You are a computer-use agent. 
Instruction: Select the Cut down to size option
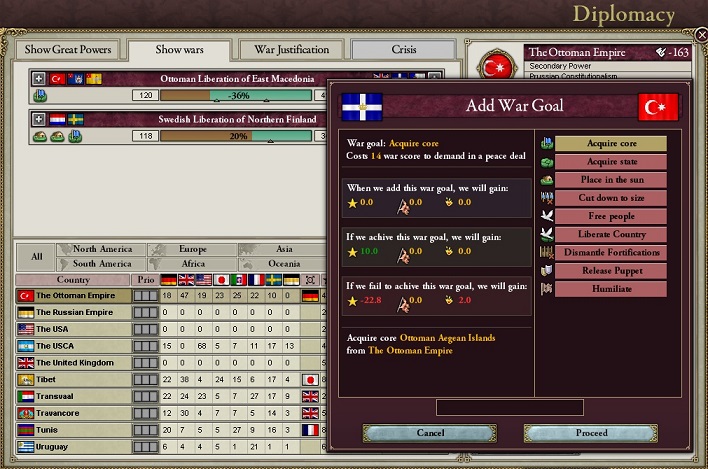click(610, 198)
